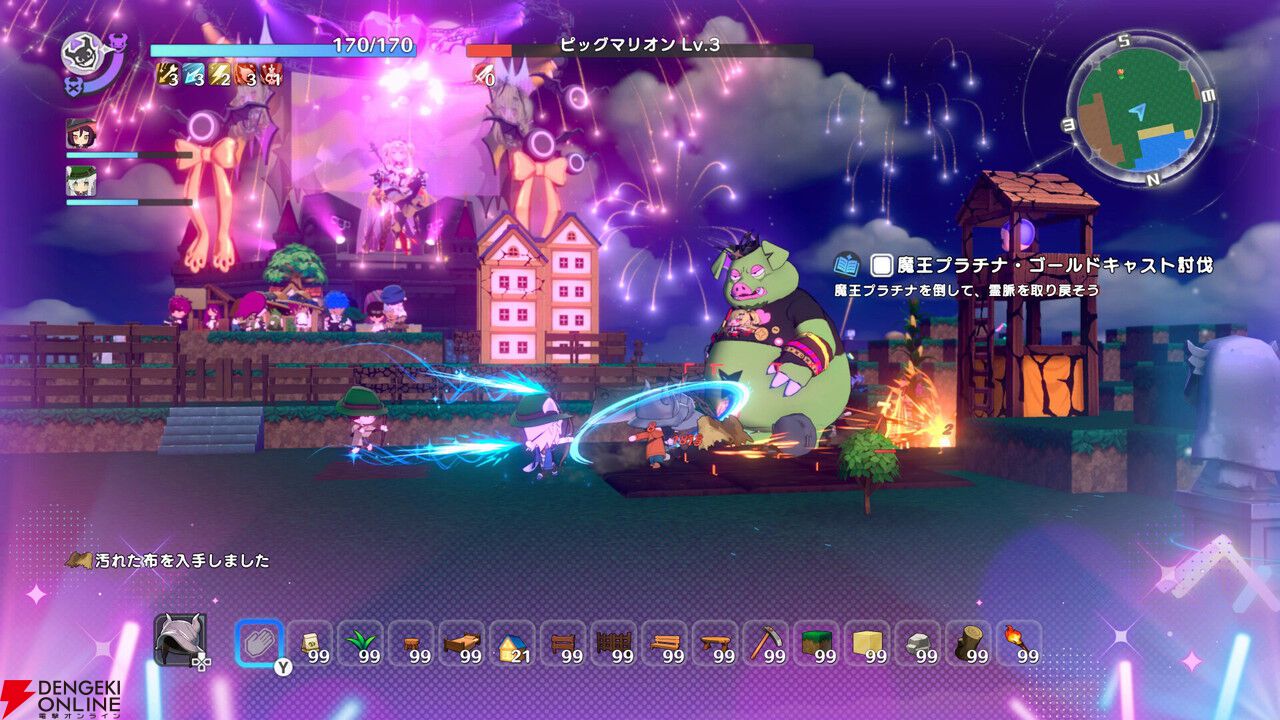Toggle the yellow arrow attack buff
Screen dimensions: 1280x720
point(166,73)
